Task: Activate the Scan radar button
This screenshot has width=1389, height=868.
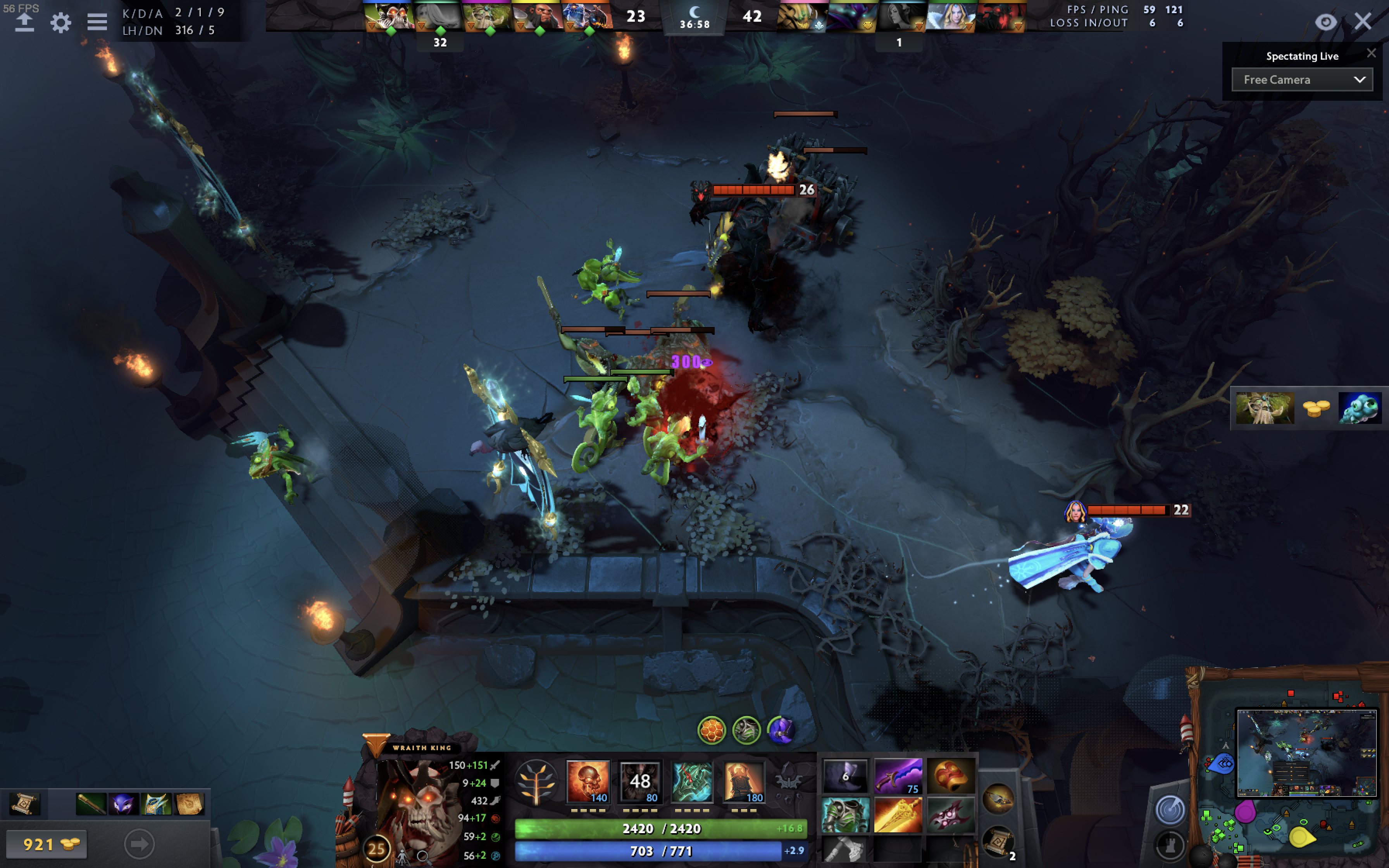Action: [1169, 810]
